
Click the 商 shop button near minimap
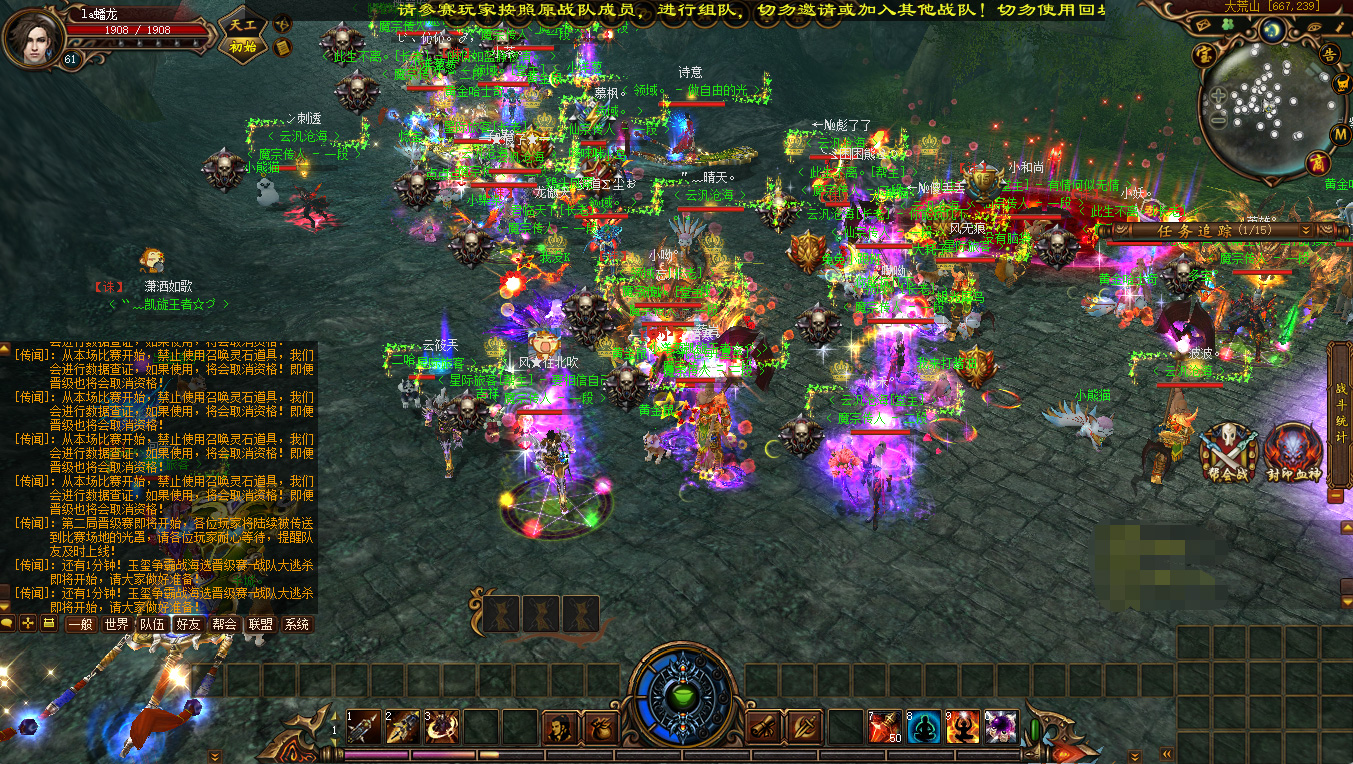click(1319, 163)
